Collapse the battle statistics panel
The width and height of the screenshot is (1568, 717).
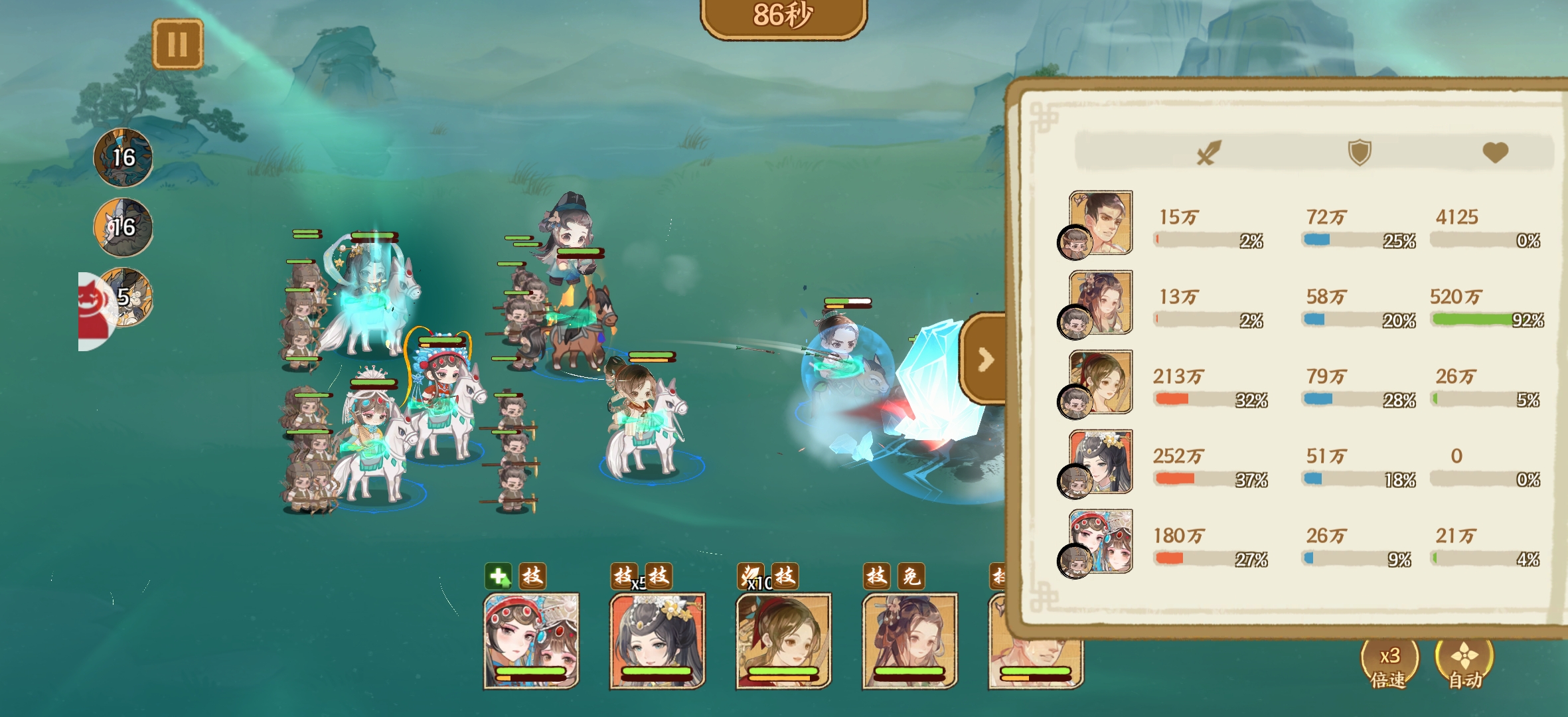(x=985, y=359)
